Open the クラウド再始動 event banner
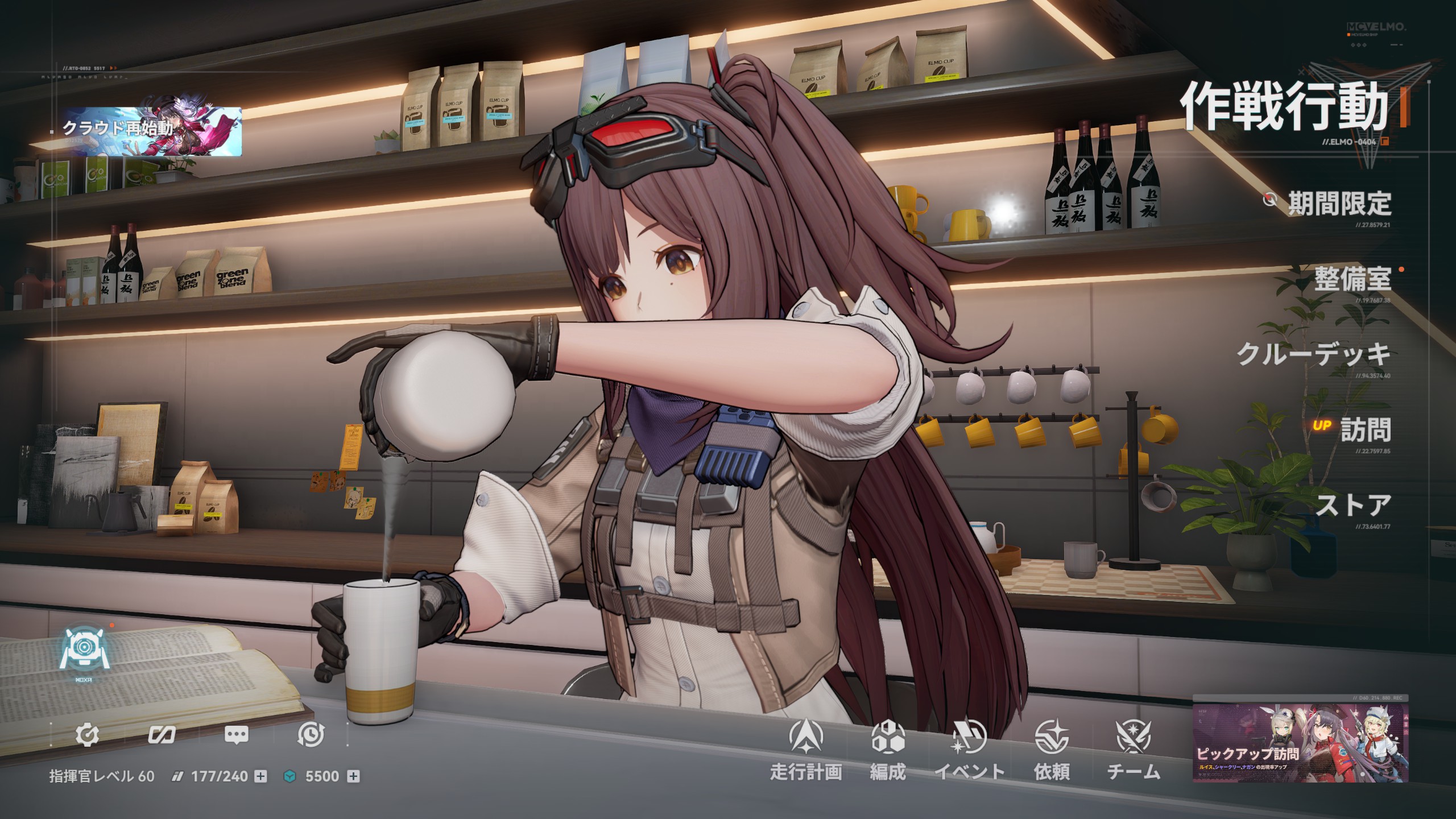The image size is (1456, 819). [x=152, y=131]
